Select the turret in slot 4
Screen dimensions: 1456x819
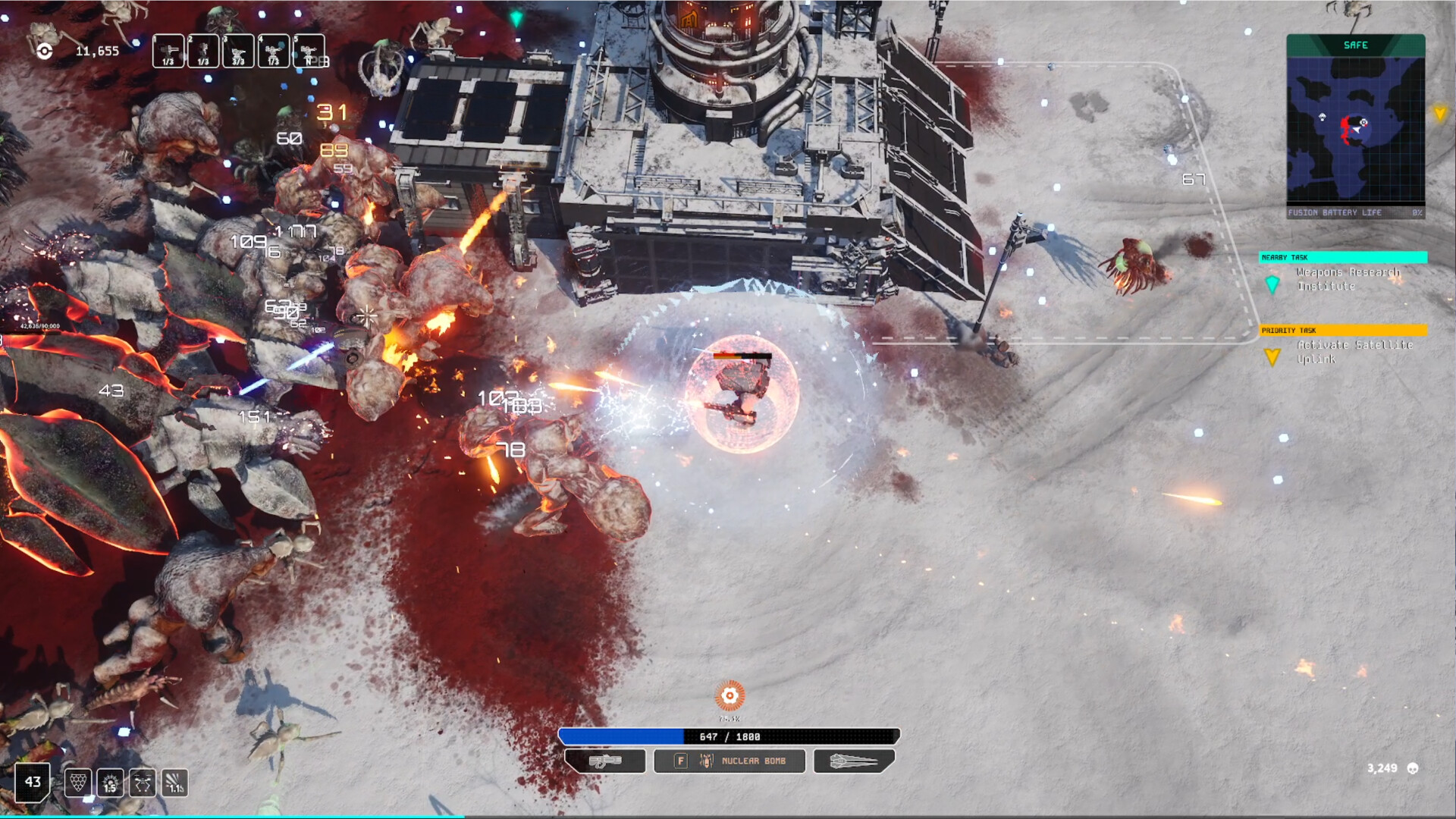[273, 52]
